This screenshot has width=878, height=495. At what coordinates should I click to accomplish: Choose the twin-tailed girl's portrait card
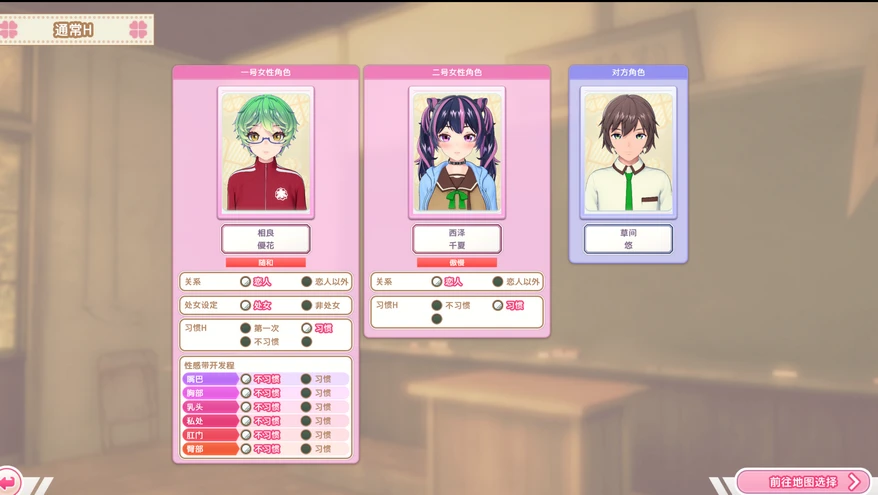[x=456, y=152]
